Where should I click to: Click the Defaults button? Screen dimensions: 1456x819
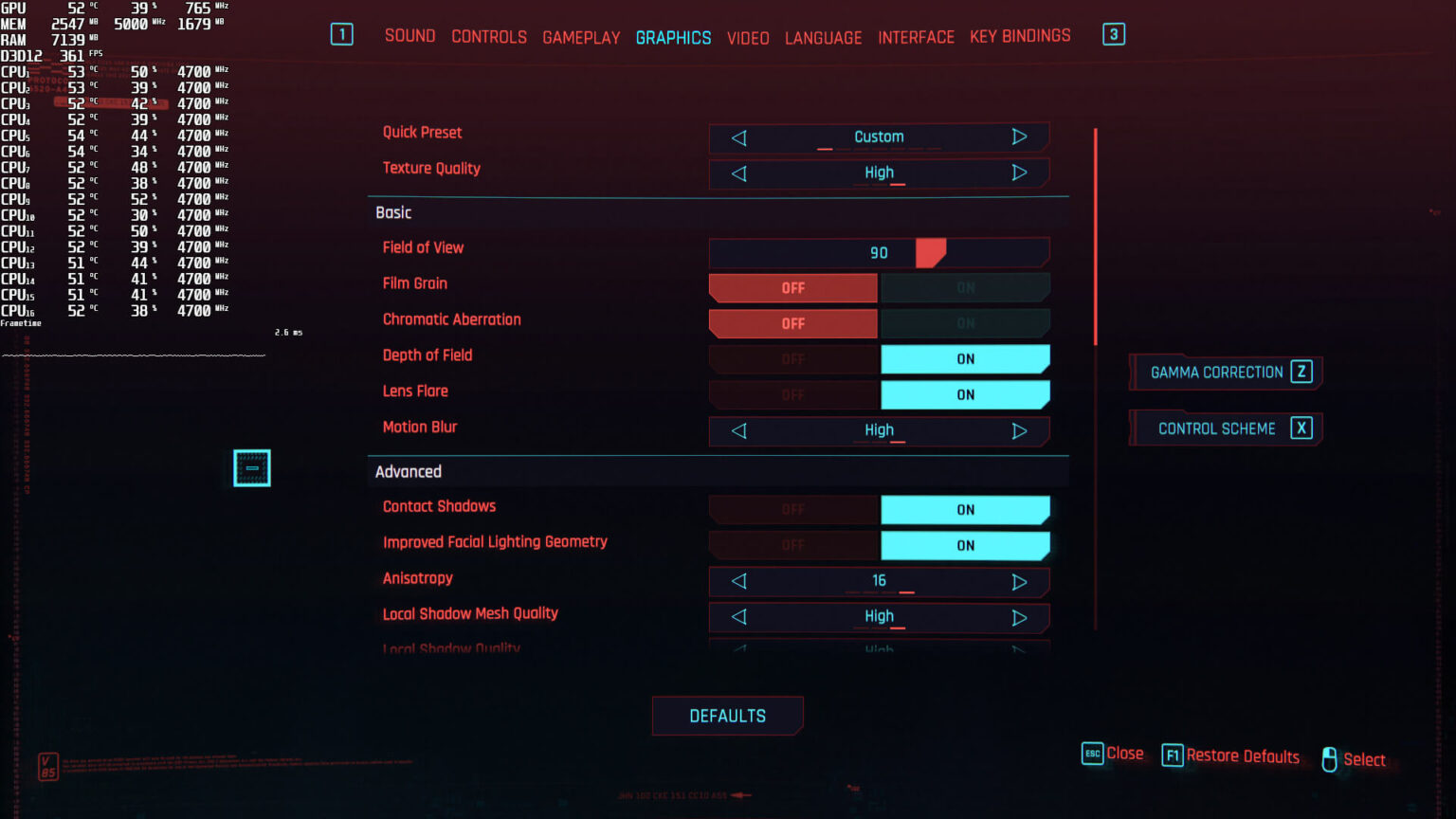[727, 716]
